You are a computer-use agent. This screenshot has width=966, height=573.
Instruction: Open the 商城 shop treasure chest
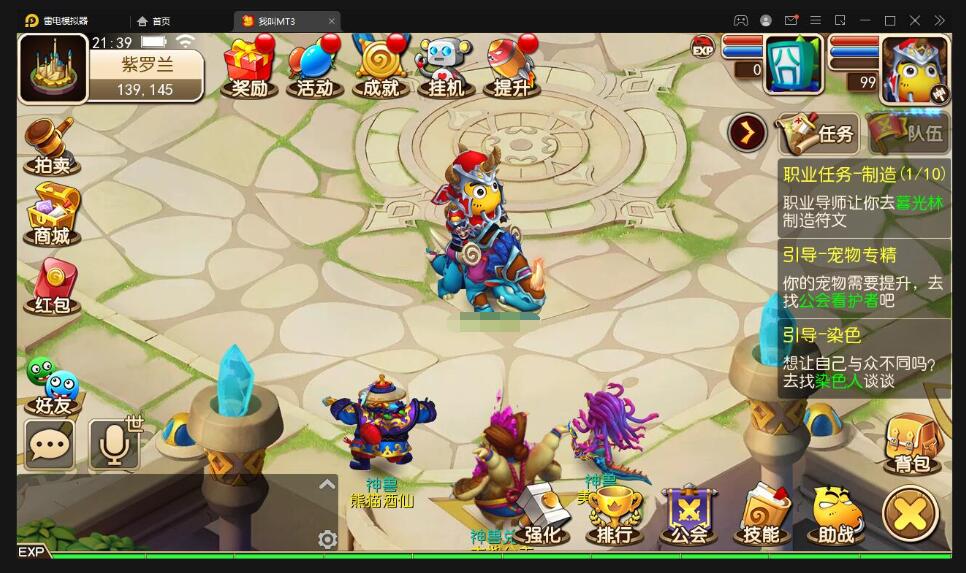pyautogui.click(x=52, y=215)
